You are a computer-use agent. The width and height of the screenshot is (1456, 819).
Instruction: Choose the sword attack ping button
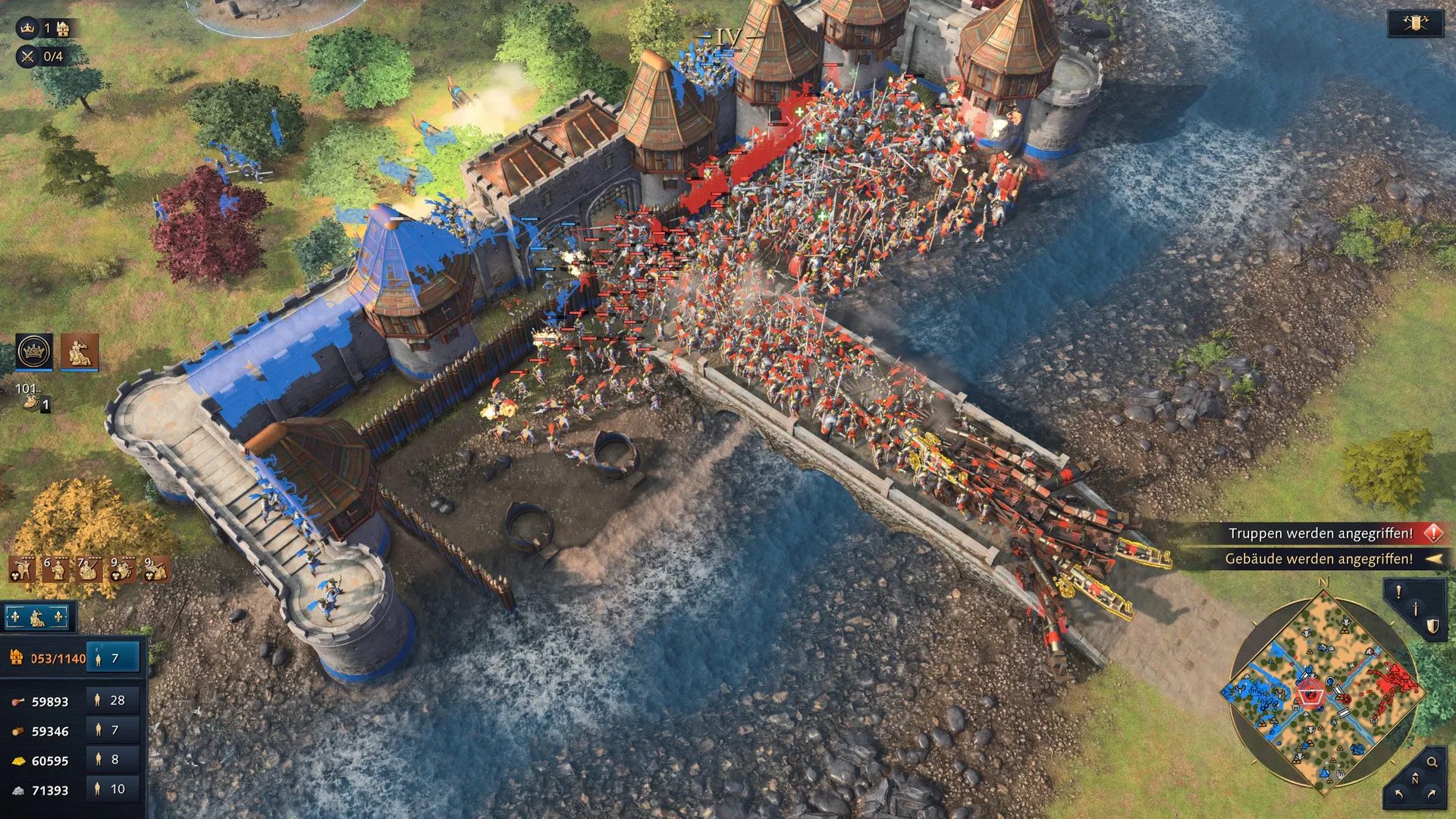[x=1415, y=610]
